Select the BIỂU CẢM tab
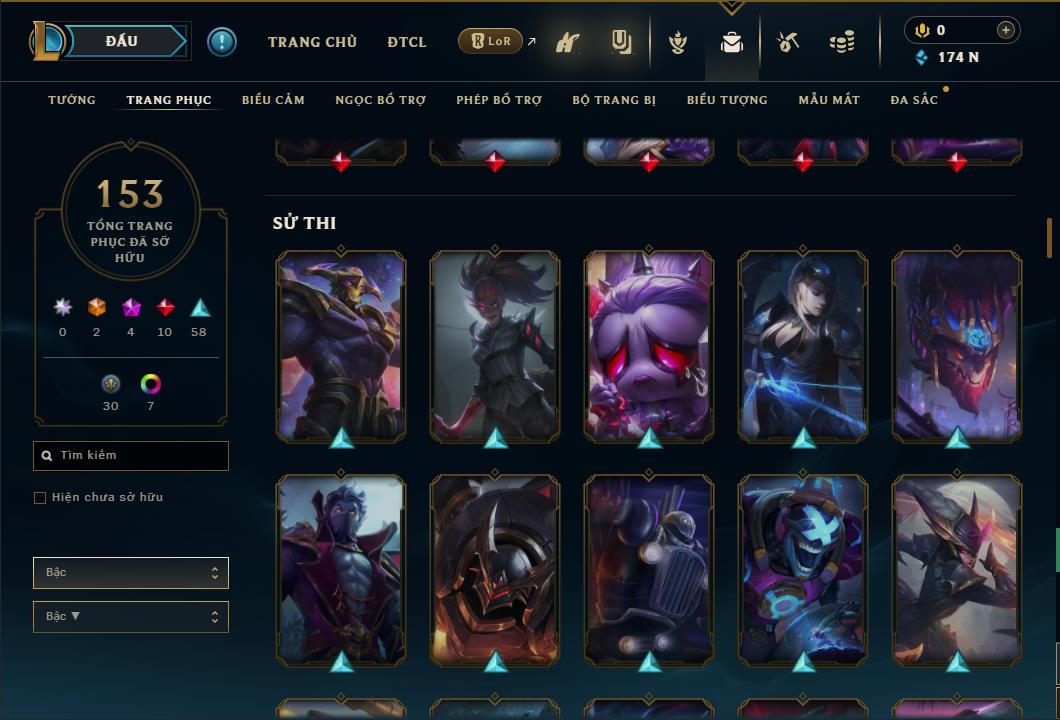Viewport: 1060px width, 720px height. click(273, 100)
